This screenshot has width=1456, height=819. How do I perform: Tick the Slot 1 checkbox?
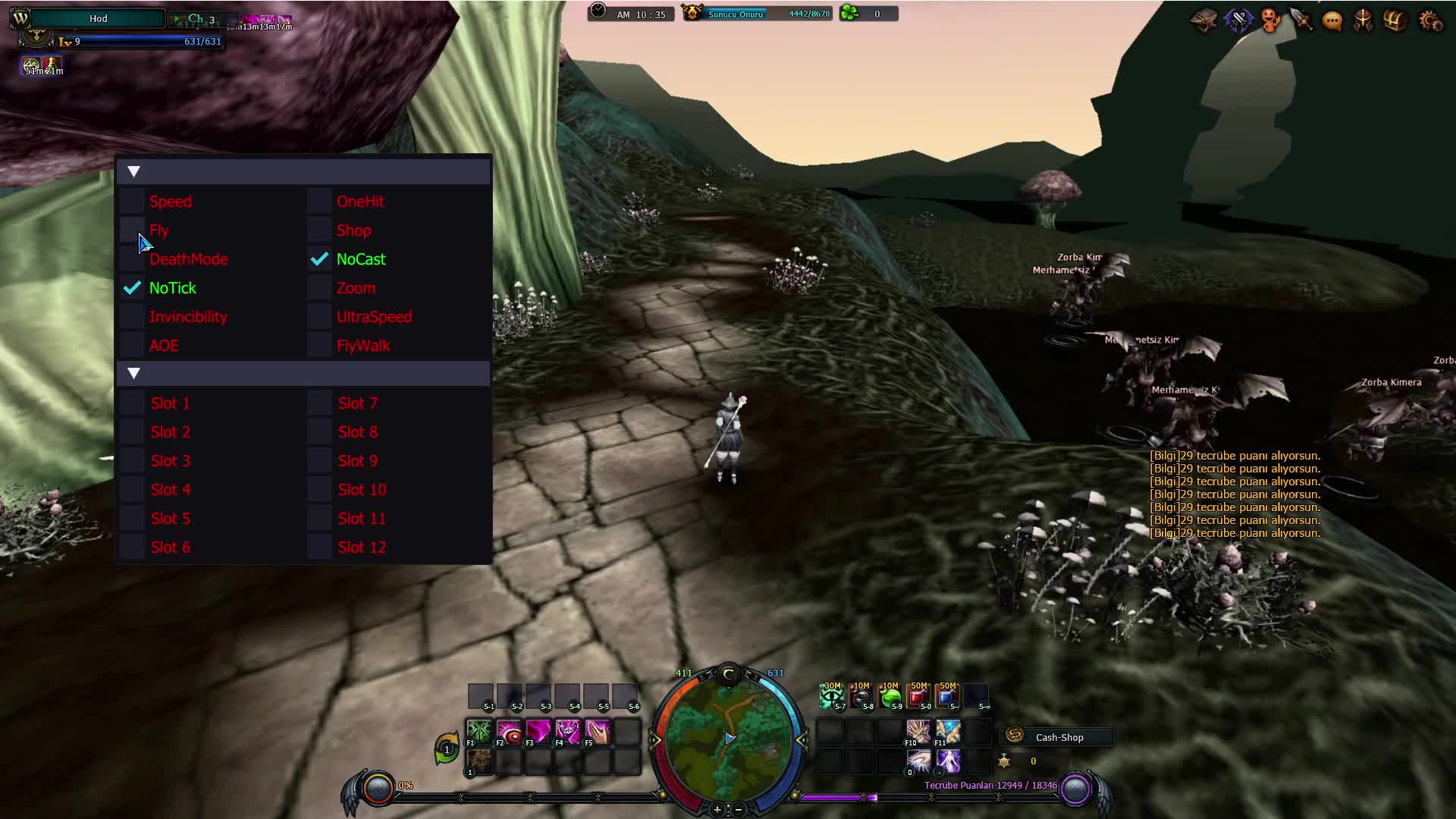133,403
